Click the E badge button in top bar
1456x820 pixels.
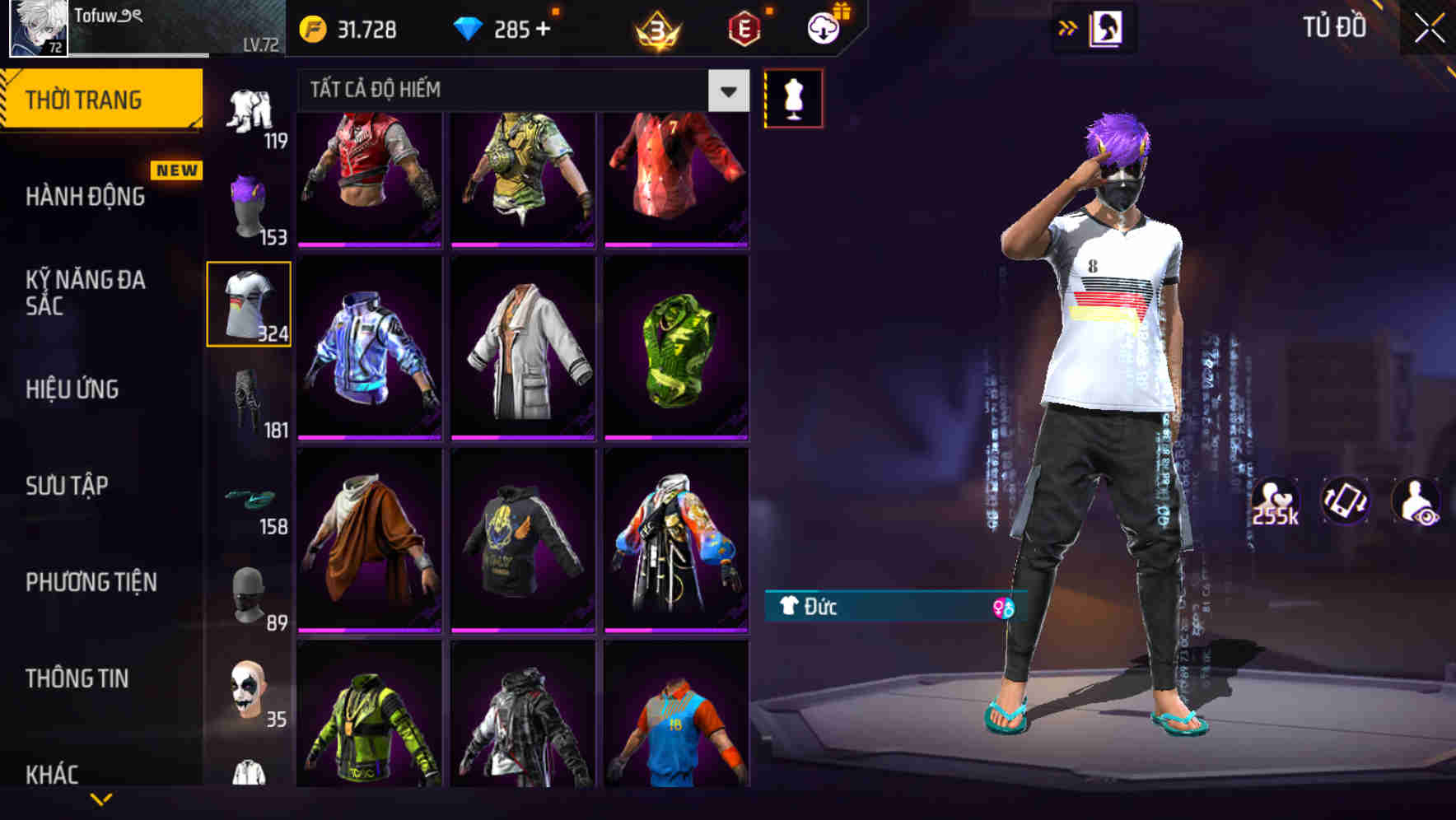741,27
